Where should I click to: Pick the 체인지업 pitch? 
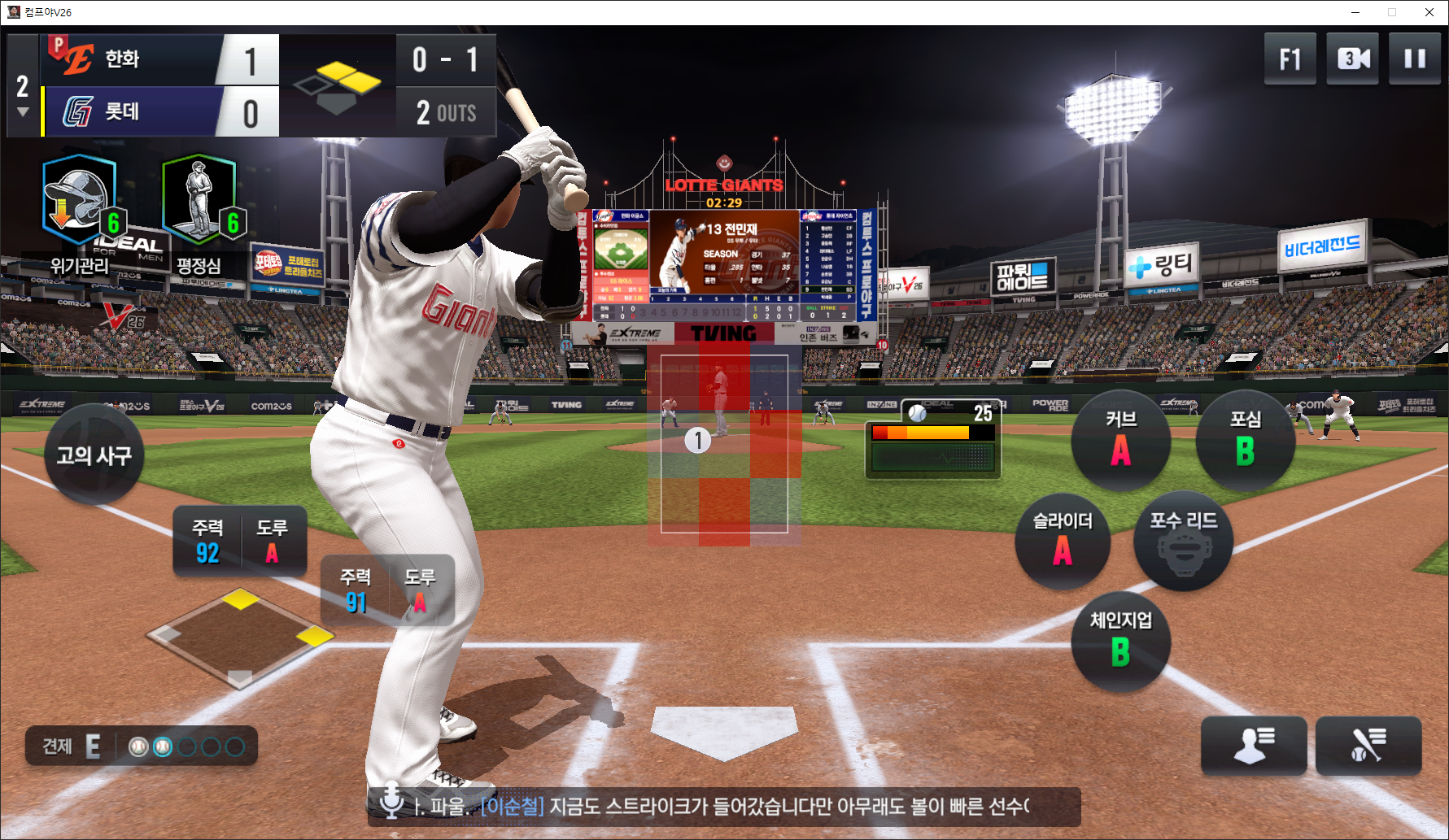(1120, 642)
